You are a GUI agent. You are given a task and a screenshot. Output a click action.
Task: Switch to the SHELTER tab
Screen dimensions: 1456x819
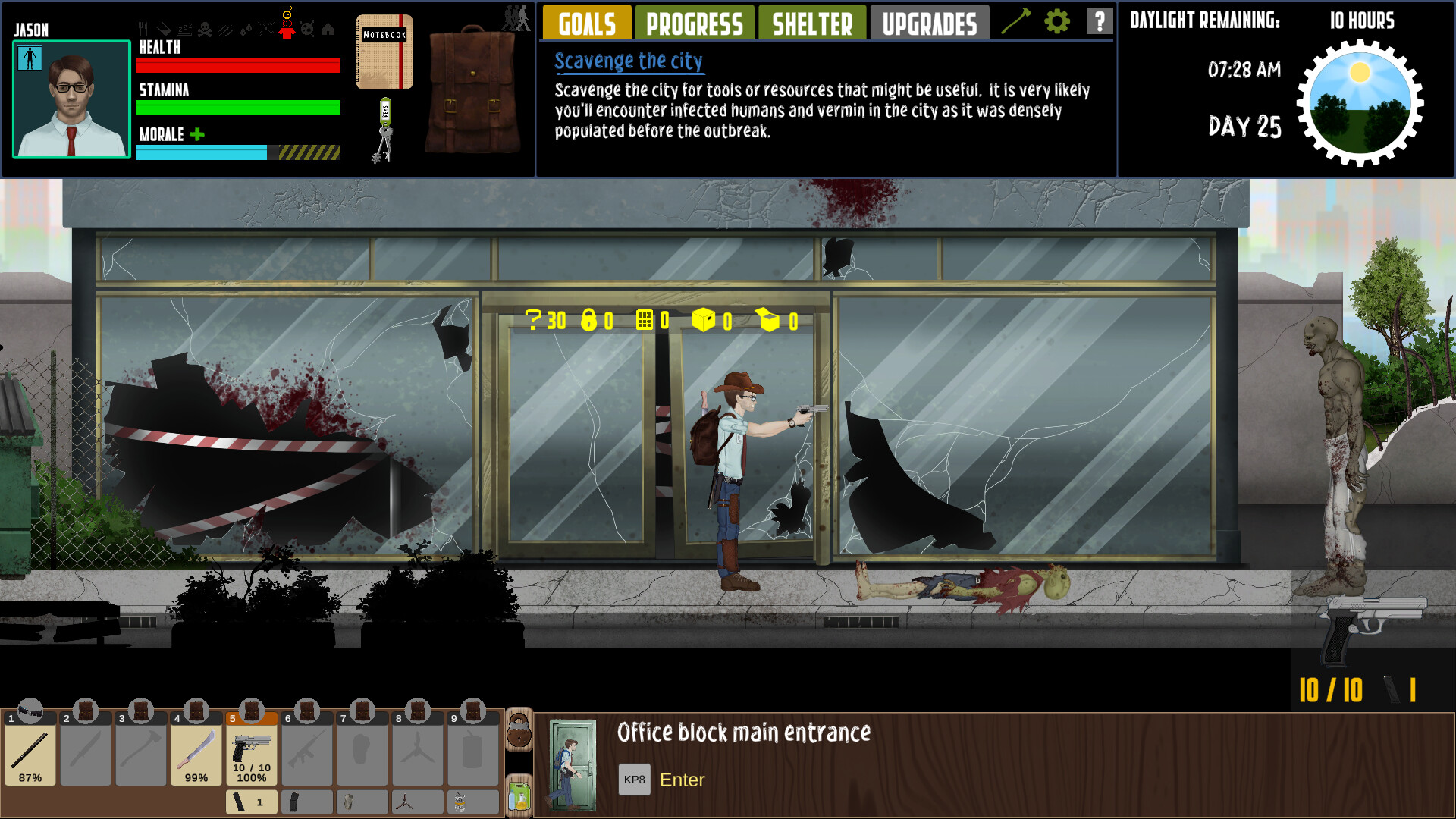point(811,23)
